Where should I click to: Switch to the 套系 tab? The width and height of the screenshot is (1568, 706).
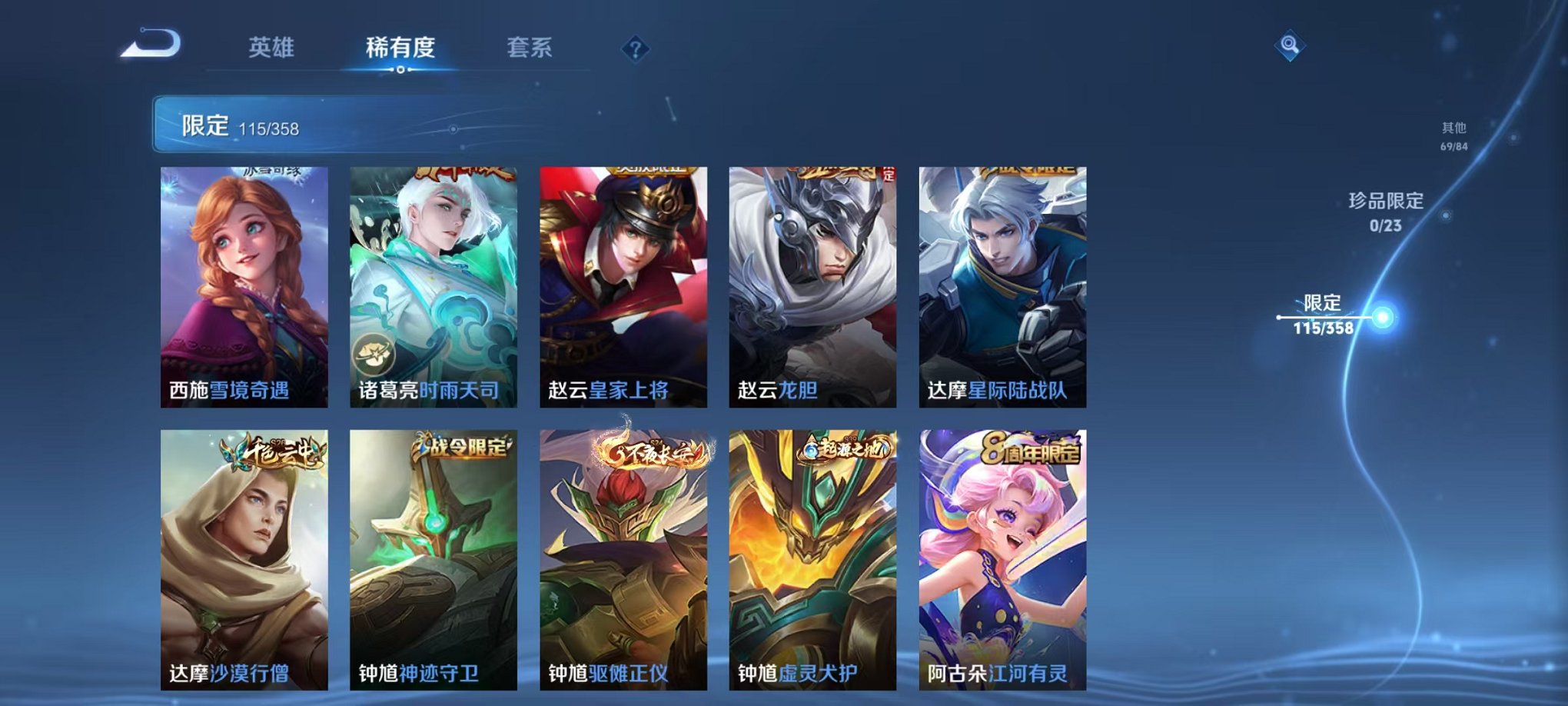click(x=539, y=48)
